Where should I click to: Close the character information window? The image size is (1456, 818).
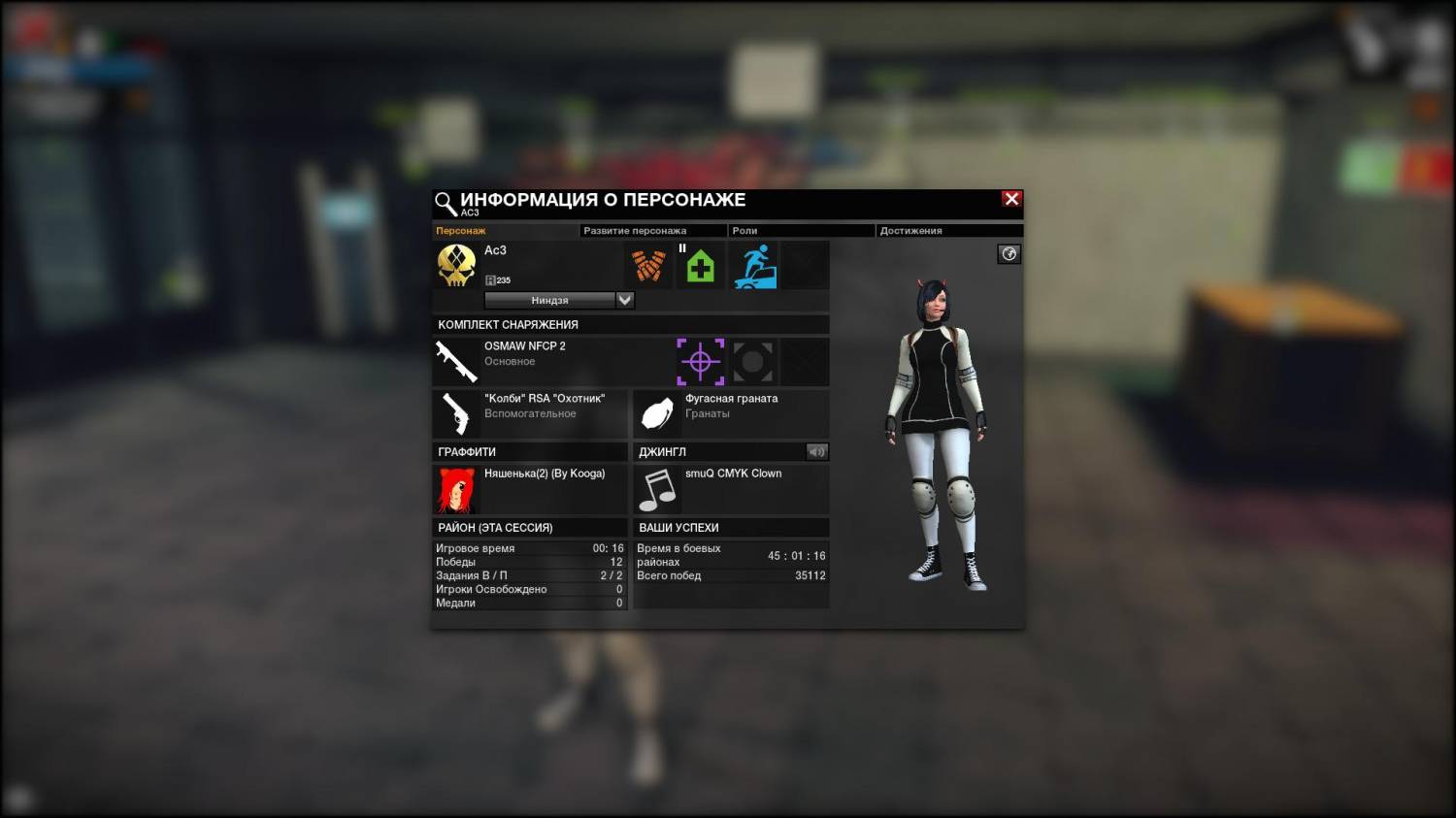(x=1011, y=199)
